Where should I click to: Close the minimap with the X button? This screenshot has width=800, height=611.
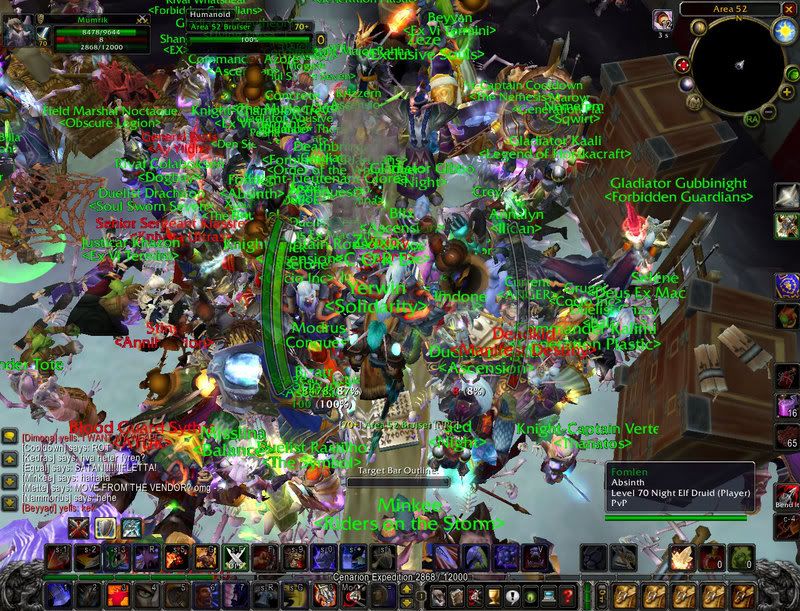791,8
